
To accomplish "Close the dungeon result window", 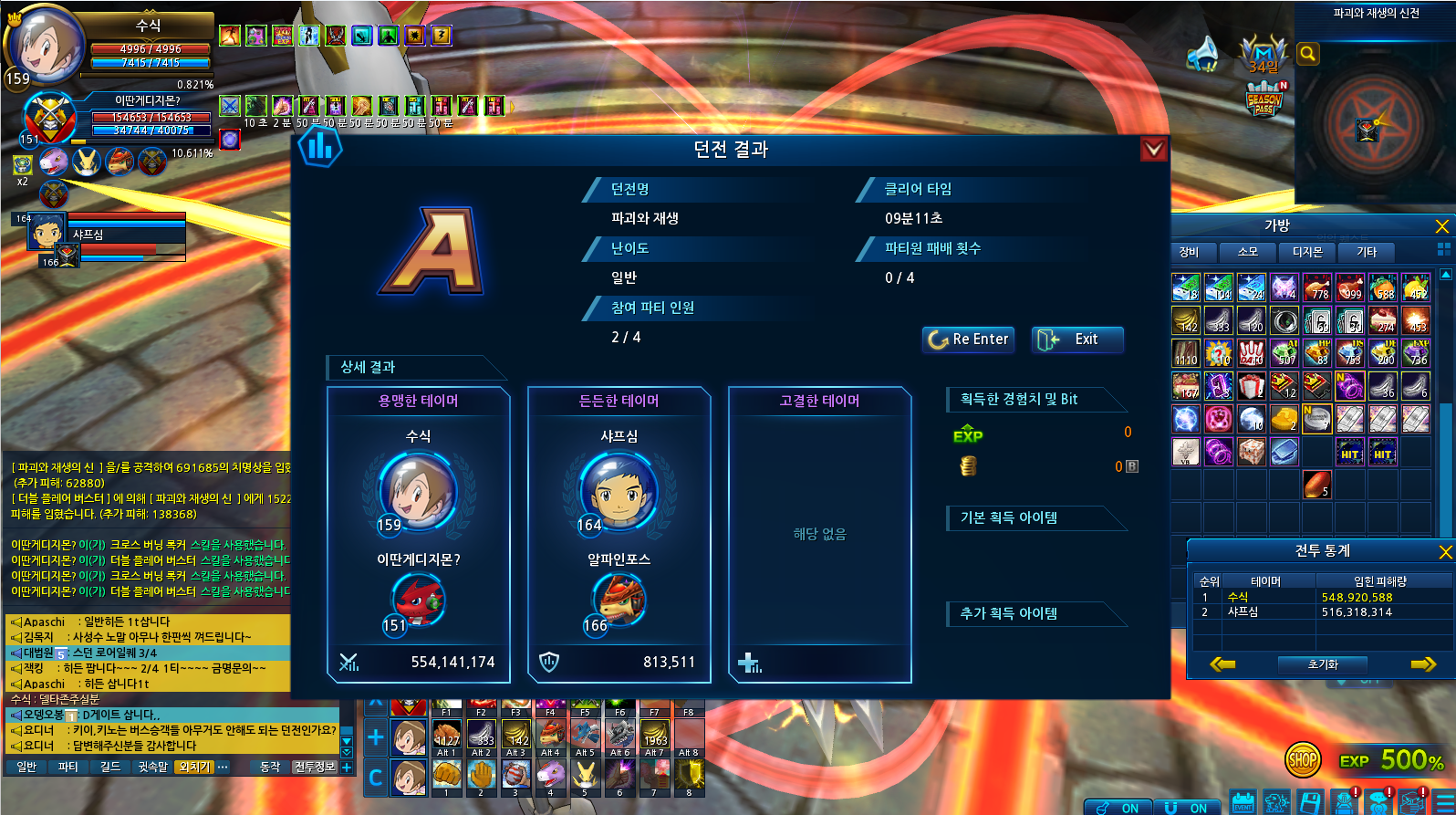I will (1153, 149).
